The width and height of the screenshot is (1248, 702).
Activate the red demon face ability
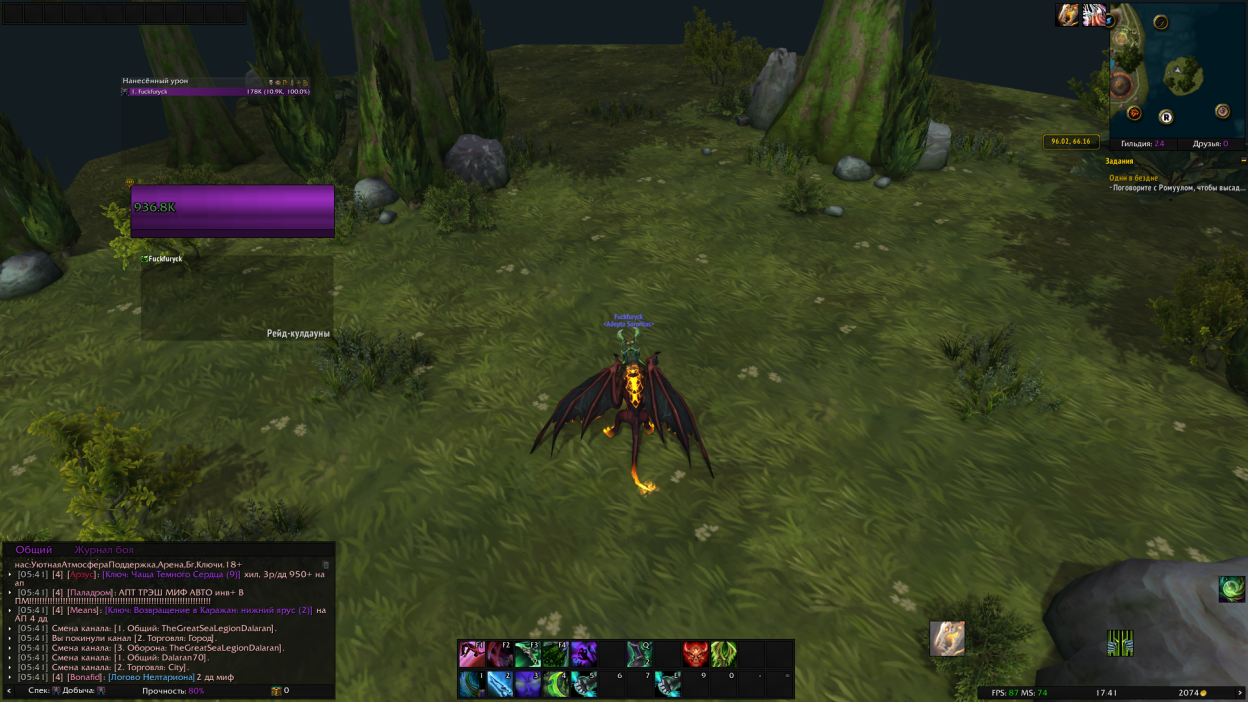coord(695,655)
